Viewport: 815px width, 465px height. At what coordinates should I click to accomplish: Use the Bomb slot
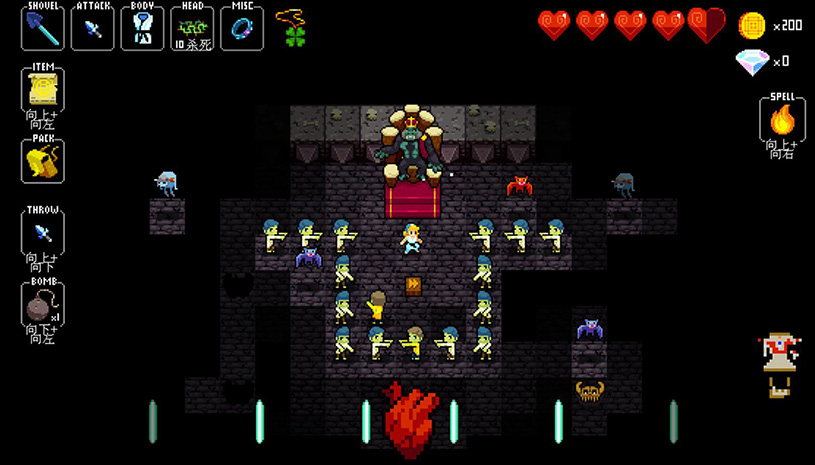[x=42, y=305]
